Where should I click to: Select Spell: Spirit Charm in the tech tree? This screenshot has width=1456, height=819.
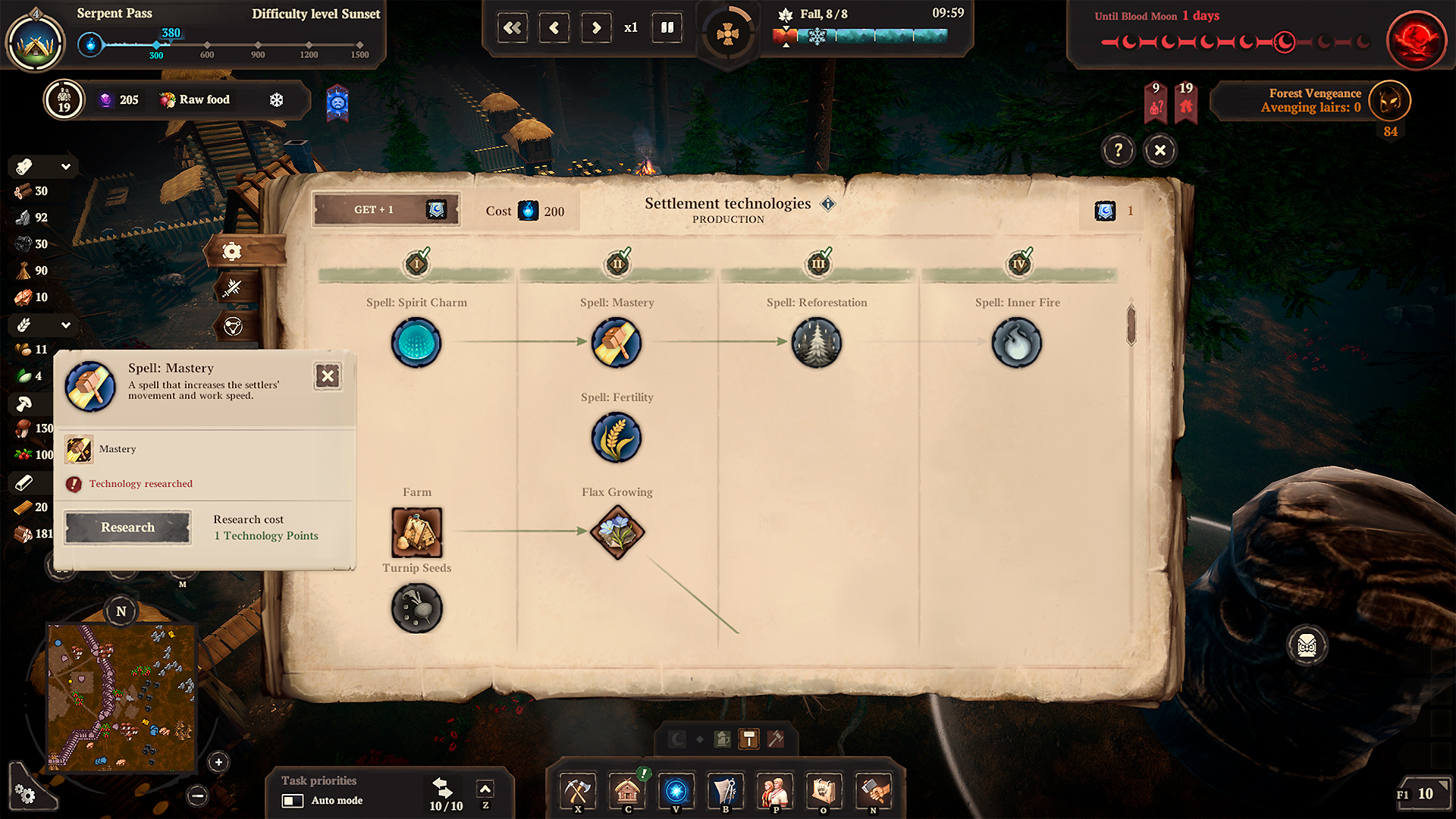tap(416, 342)
